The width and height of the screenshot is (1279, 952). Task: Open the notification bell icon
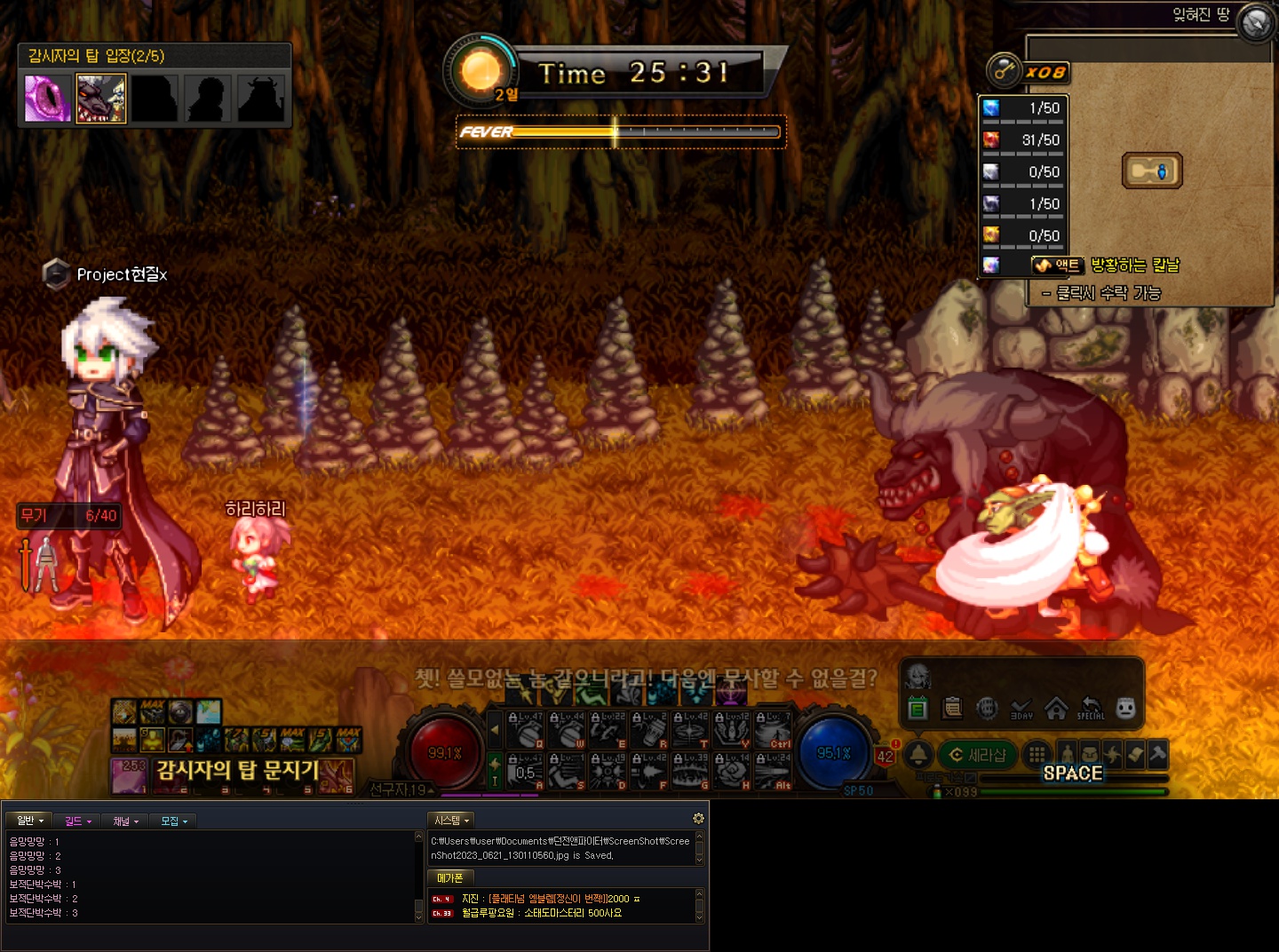click(918, 755)
